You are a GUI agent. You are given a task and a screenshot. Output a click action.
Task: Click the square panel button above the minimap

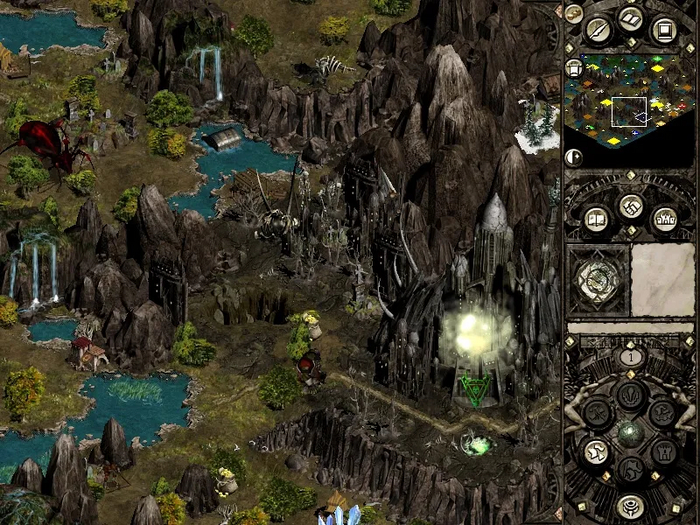pyautogui.click(x=663, y=29)
